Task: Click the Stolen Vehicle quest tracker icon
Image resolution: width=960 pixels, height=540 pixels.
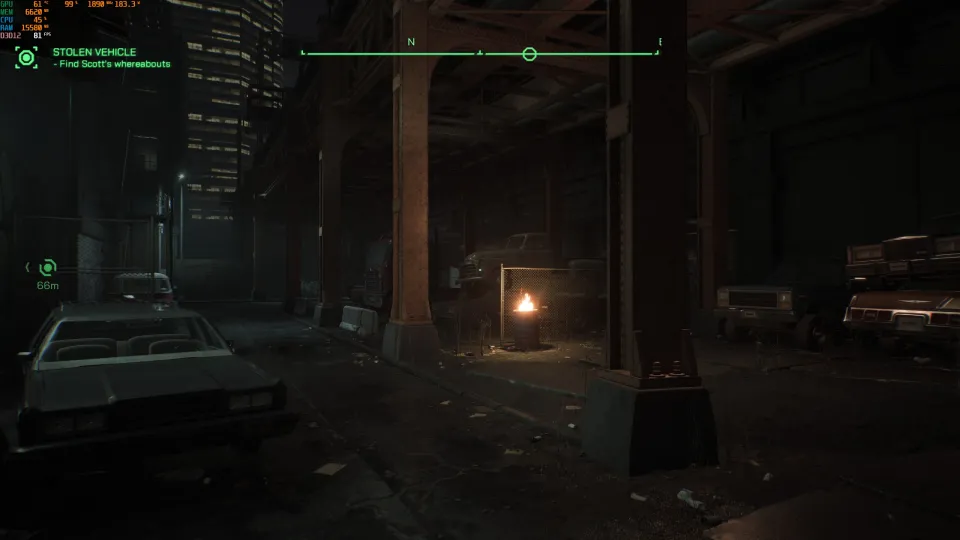Action: 26,58
